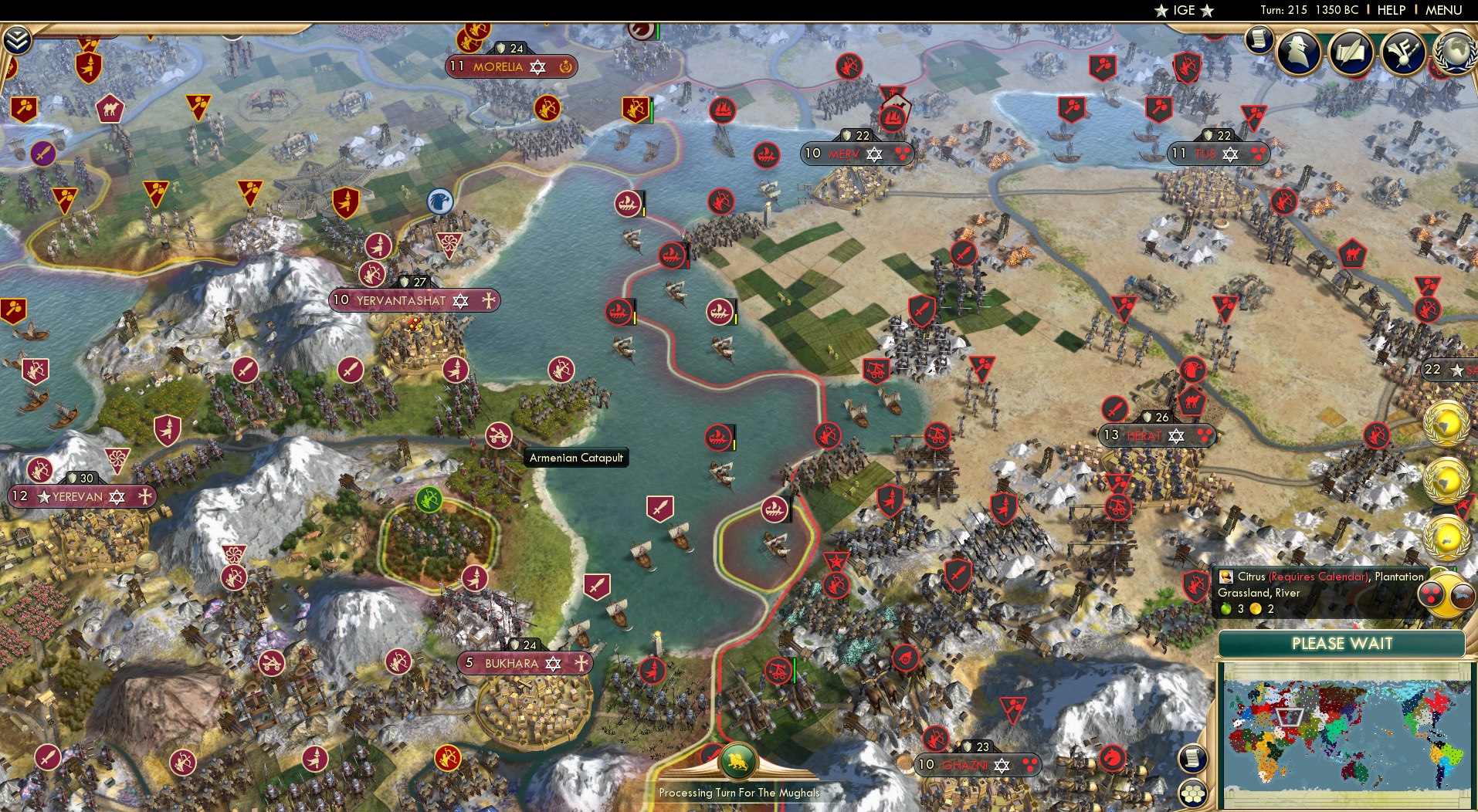The image size is (1478, 812).
Task: Toggle Strategic View with the hexagon icon
Action: click(1194, 793)
